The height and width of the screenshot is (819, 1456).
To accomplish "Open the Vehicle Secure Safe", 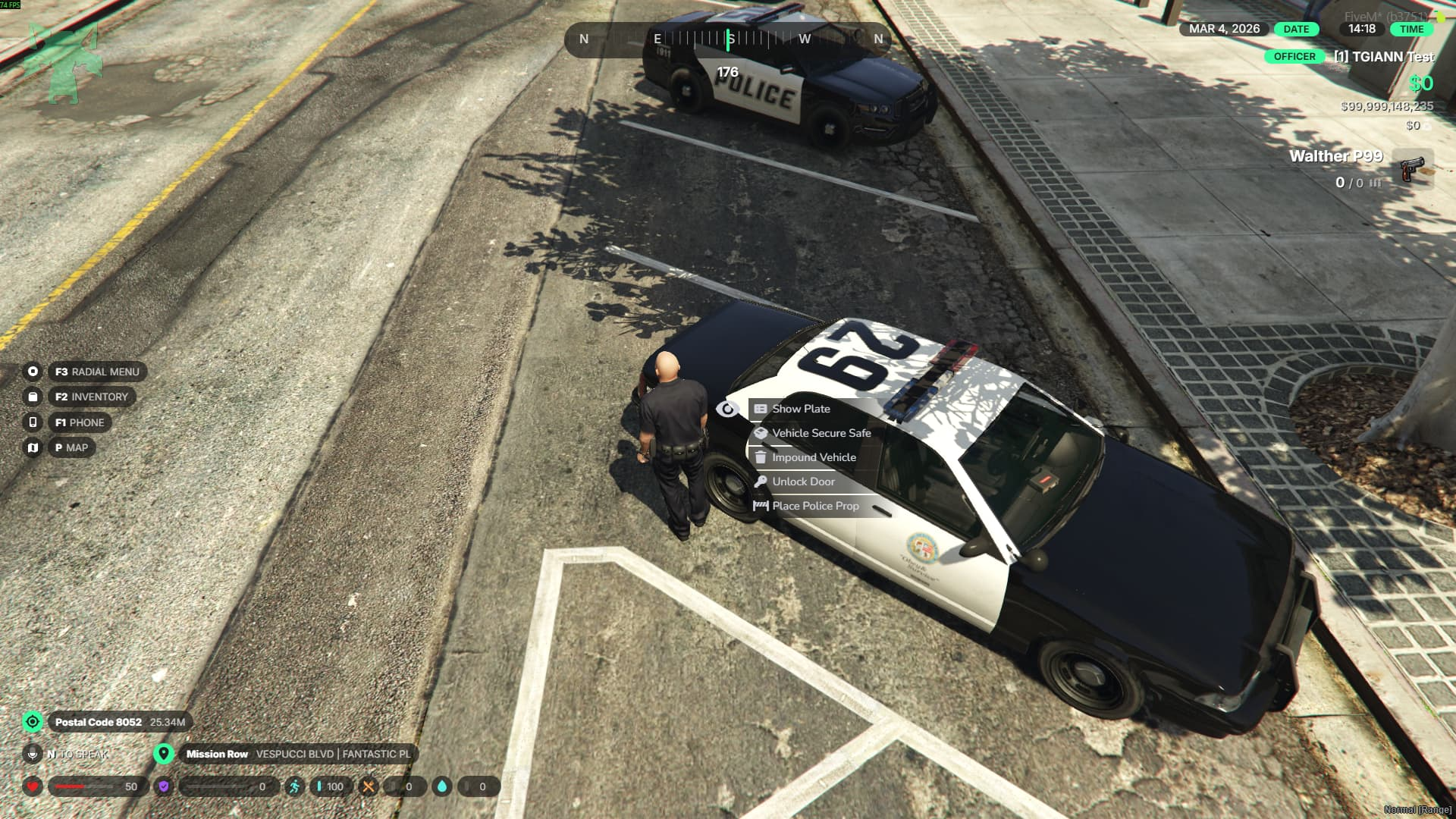I will point(821,433).
